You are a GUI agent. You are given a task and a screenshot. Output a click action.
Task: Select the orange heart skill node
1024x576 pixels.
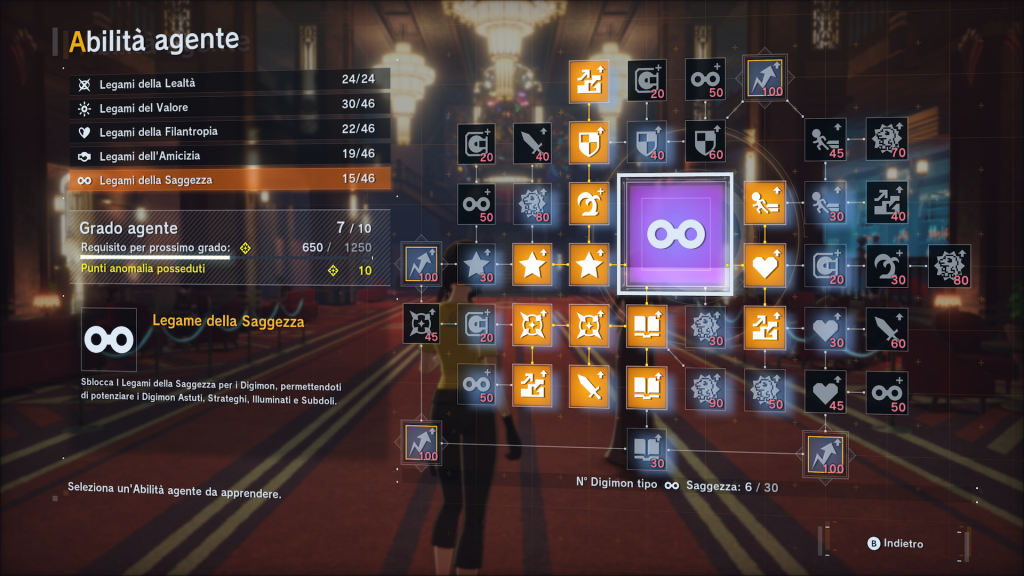coord(765,265)
